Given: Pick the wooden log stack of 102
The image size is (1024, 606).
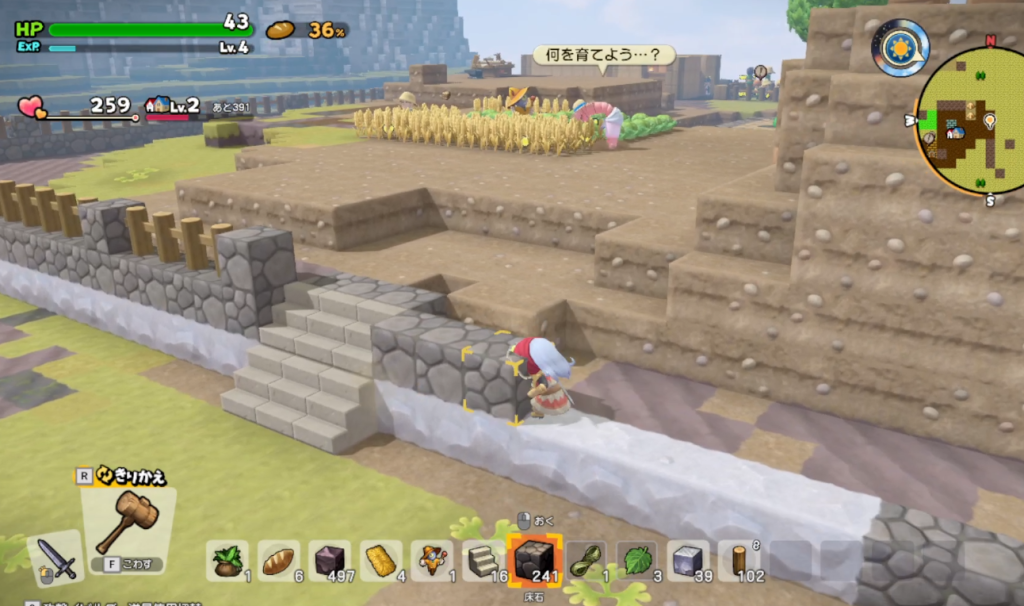Looking at the screenshot, I should 739,561.
